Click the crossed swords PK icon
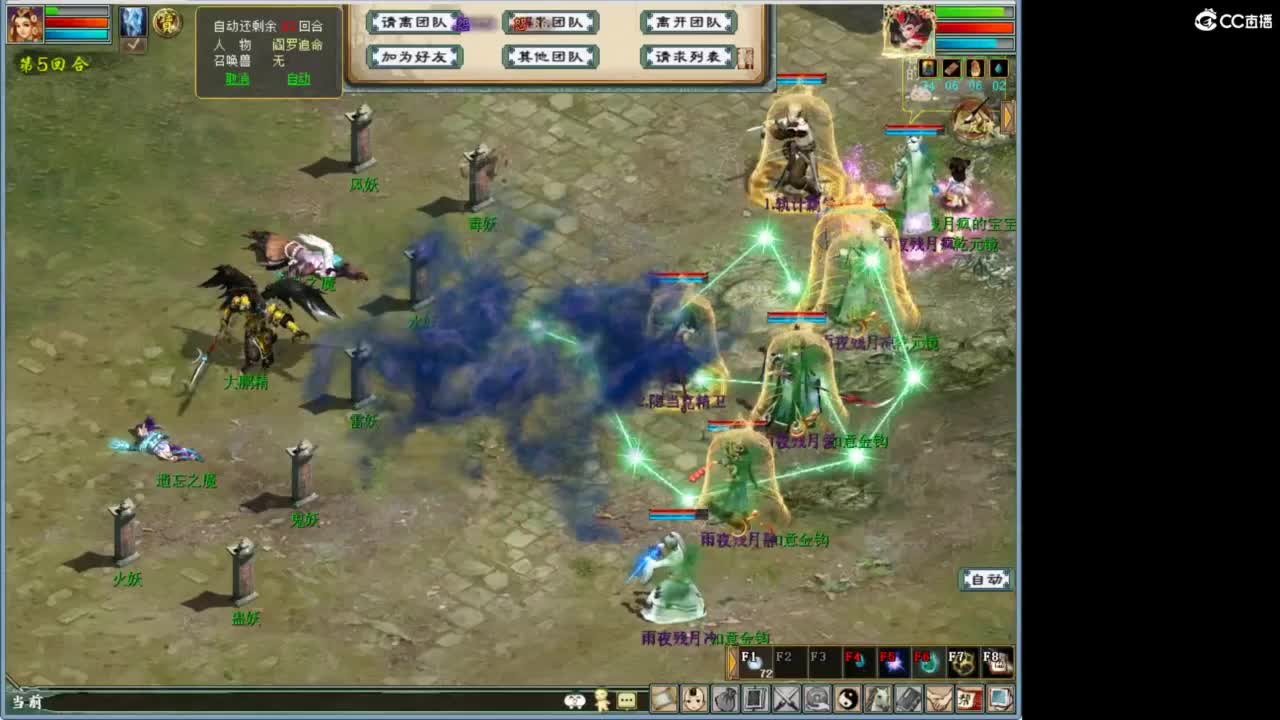The width and height of the screenshot is (1280, 720). tap(785, 697)
